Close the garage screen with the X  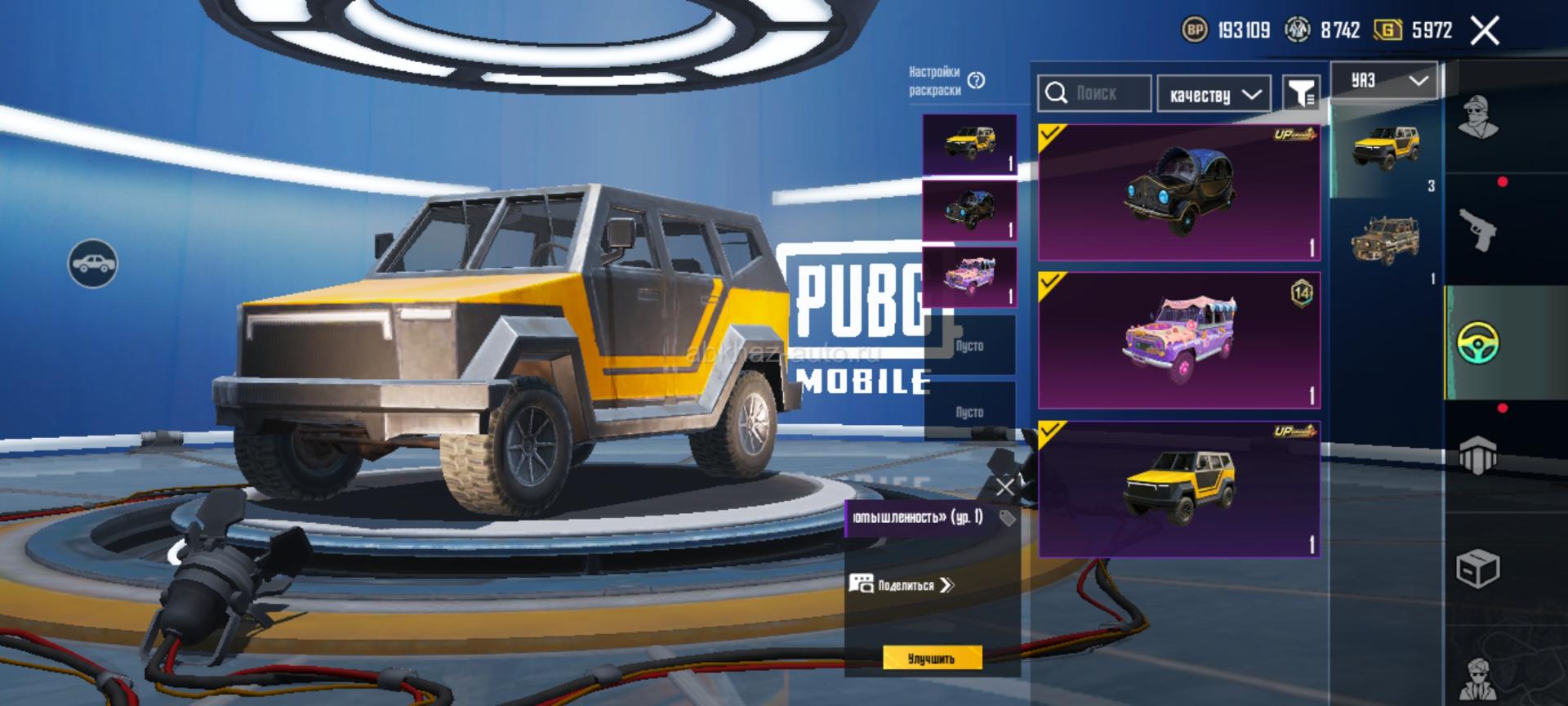coord(1484,32)
